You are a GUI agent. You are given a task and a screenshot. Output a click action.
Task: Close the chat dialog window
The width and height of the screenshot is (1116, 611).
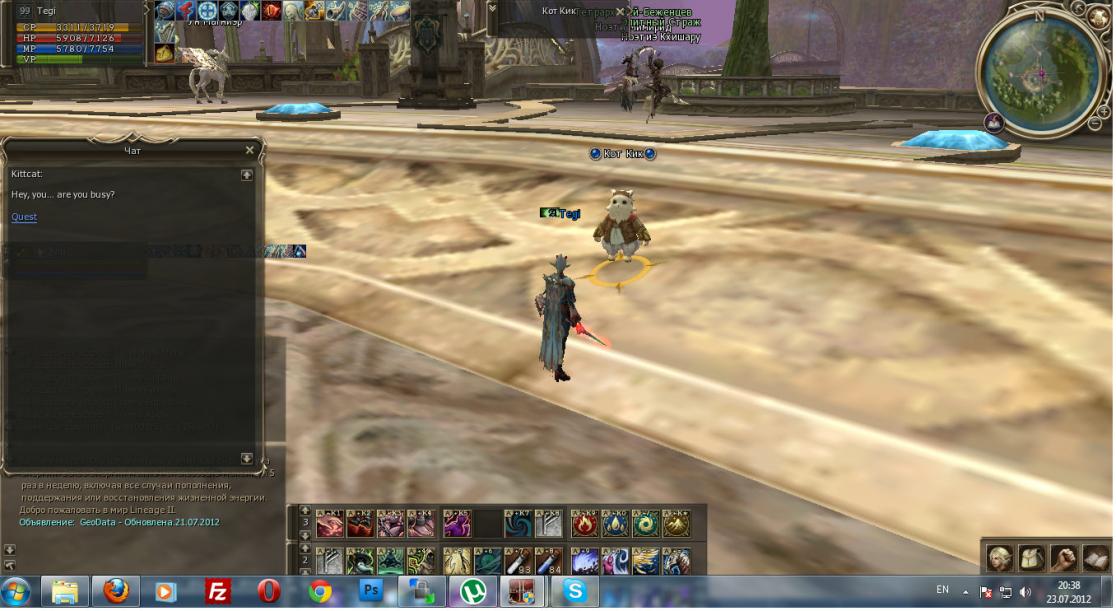(x=249, y=150)
